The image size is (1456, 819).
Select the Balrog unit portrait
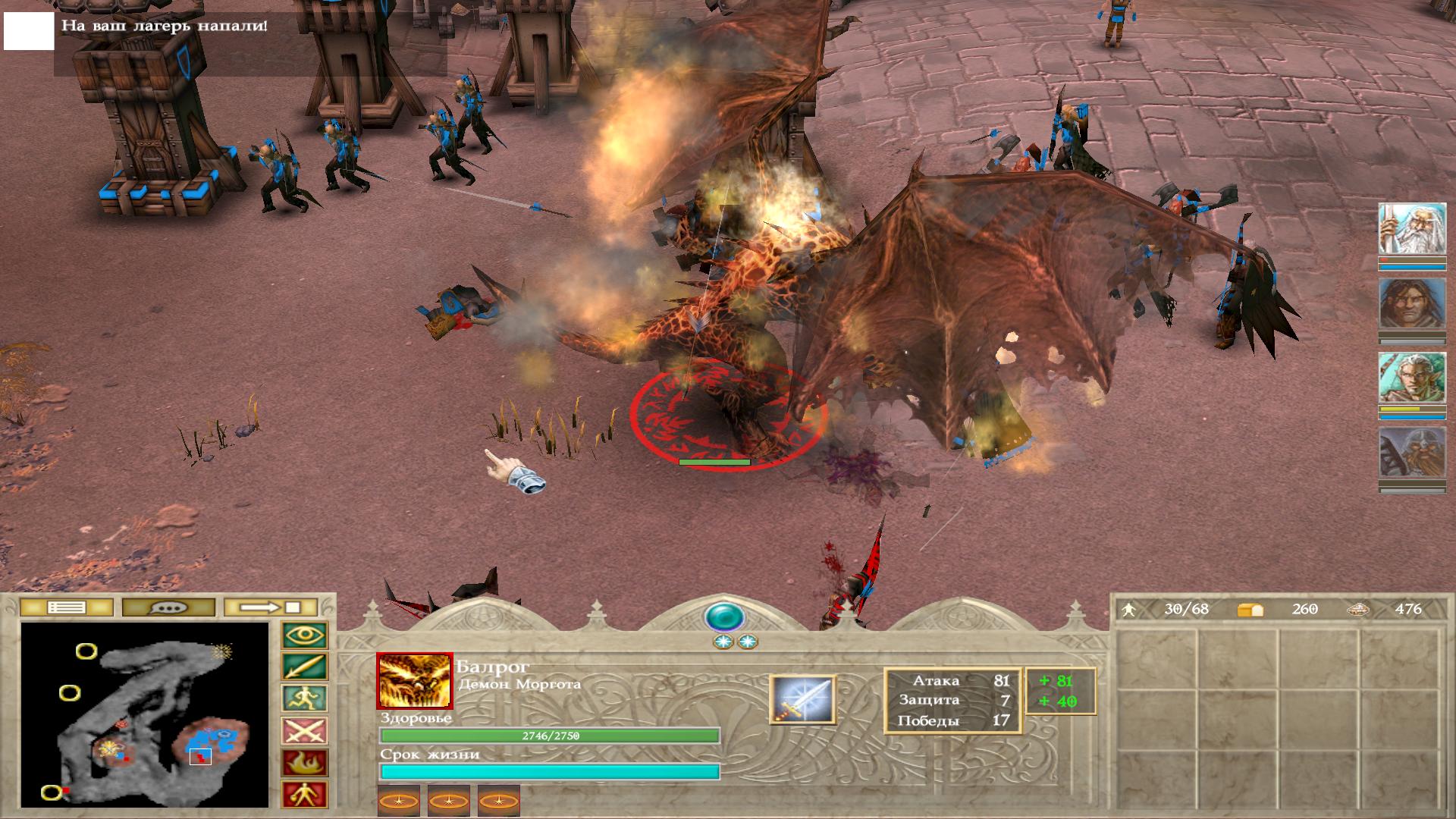click(x=414, y=681)
